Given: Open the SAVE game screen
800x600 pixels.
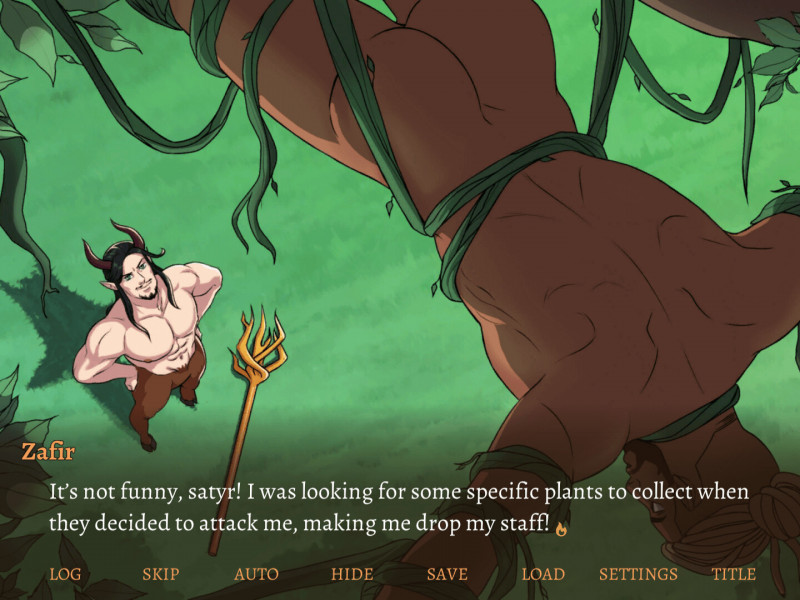Looking at the screenshot, I should [x=447, y=574].
